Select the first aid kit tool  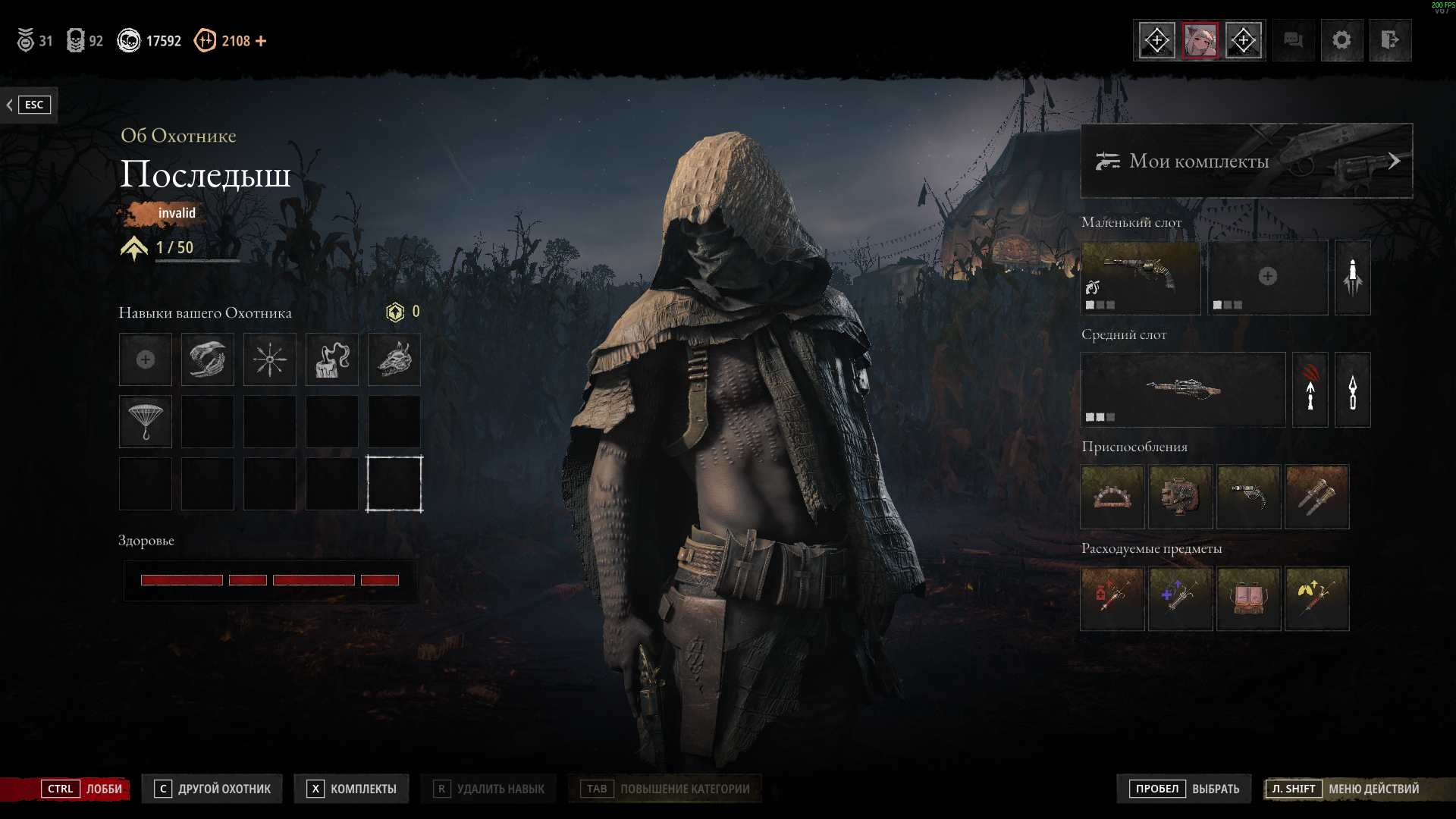[1181, 497]
